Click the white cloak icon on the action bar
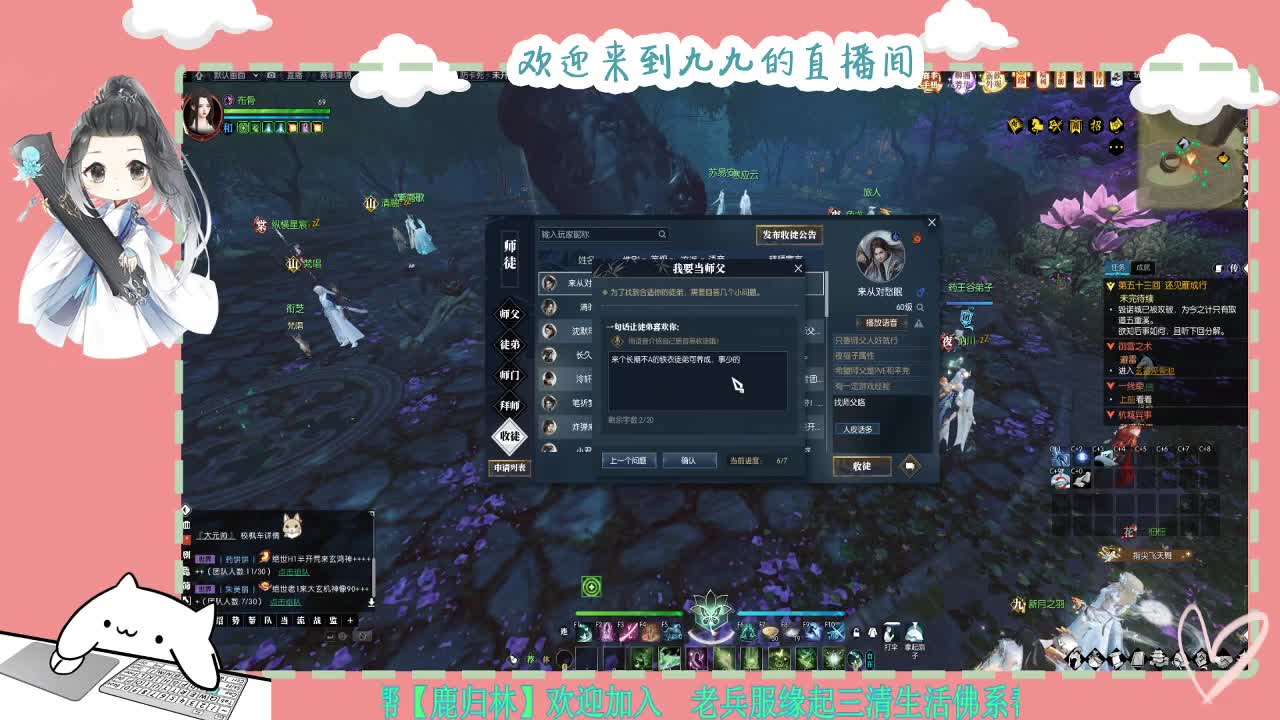The image size is (1280, 720). (x=871, y=633)
